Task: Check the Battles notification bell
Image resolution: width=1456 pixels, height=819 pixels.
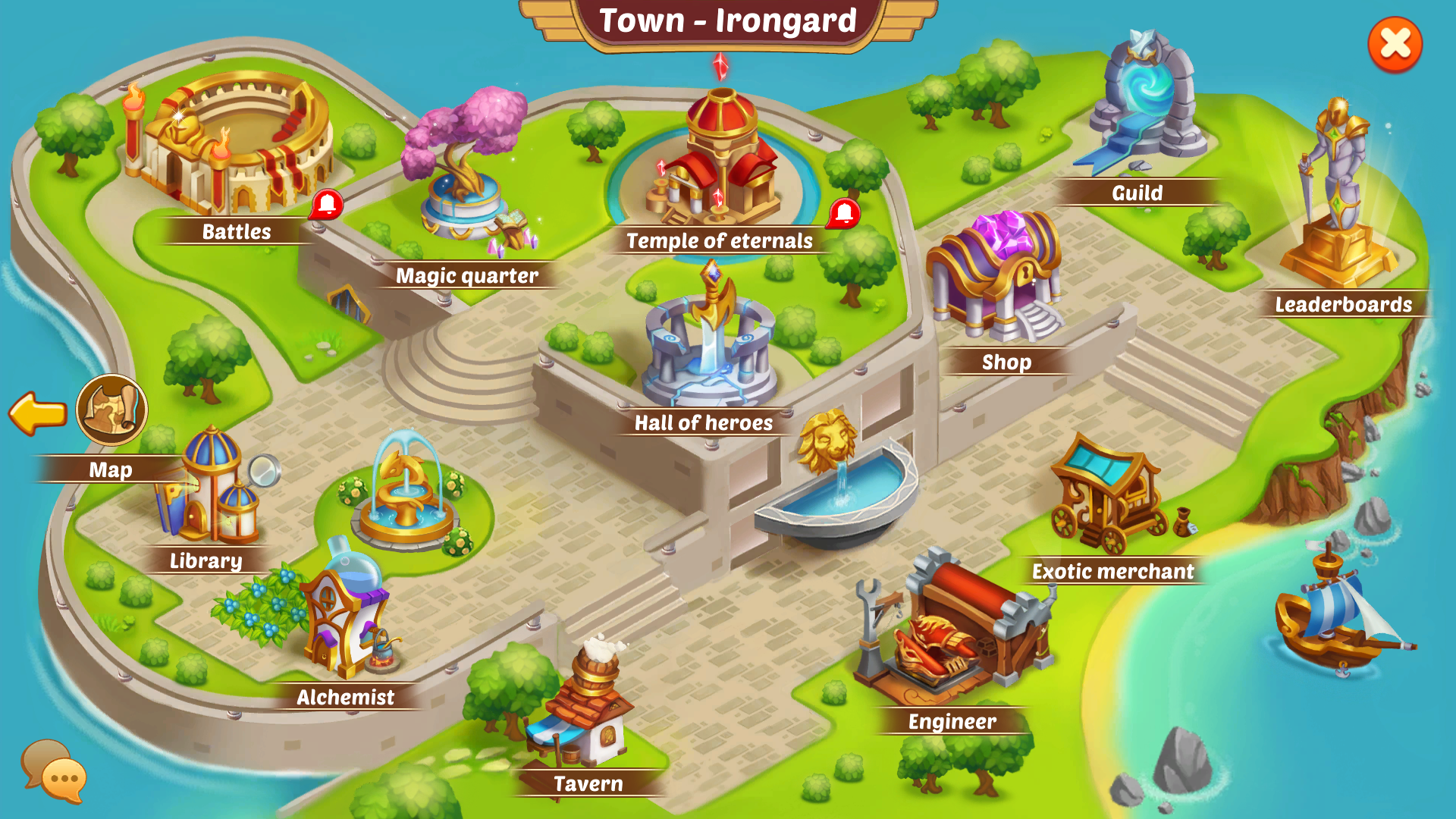Action: (327, 204)
